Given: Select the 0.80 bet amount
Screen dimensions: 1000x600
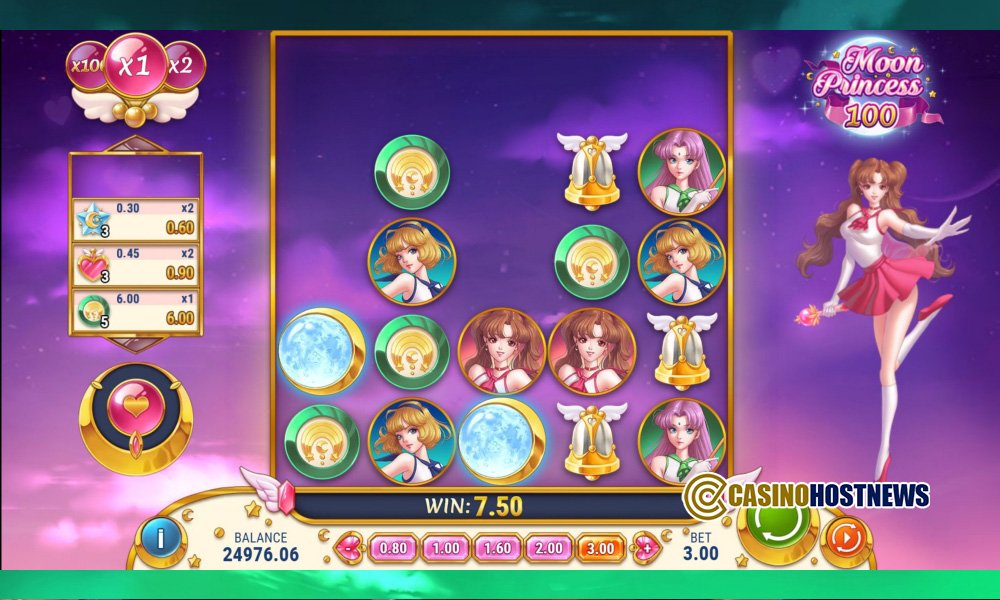Looking at the screenshot, I should pos(393,548).
